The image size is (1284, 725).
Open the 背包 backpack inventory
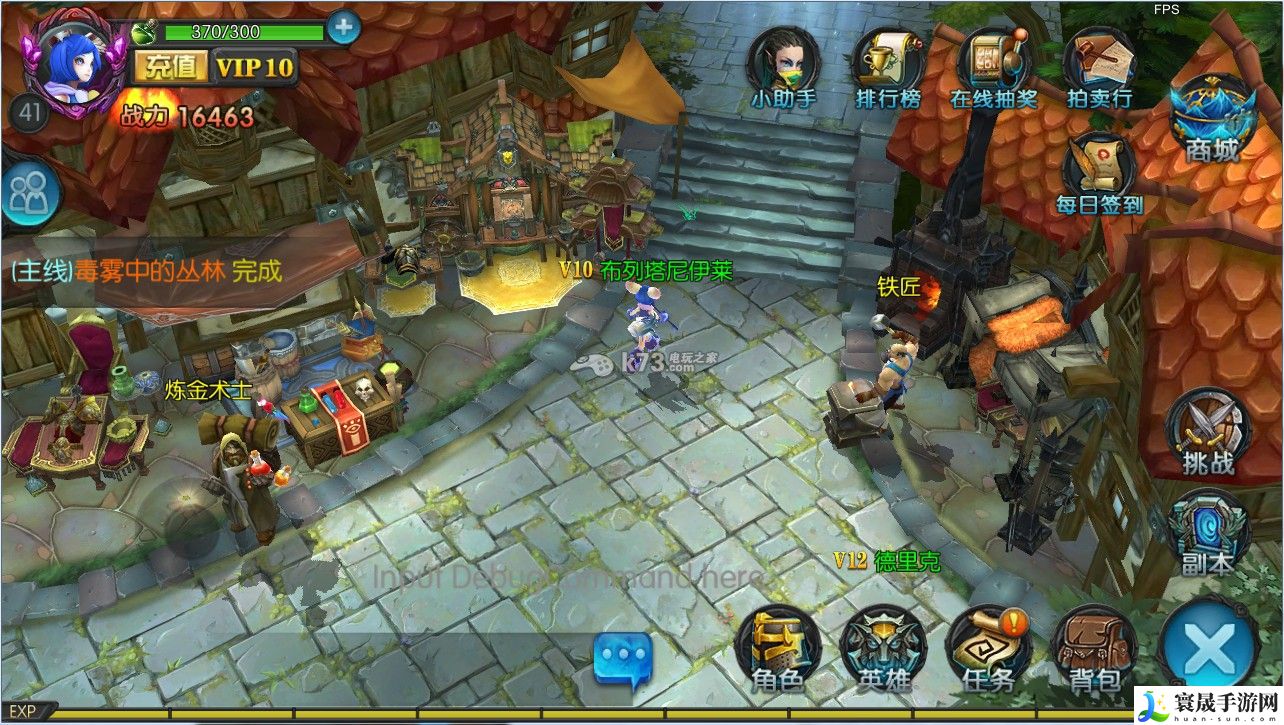tap(1094, 649)
